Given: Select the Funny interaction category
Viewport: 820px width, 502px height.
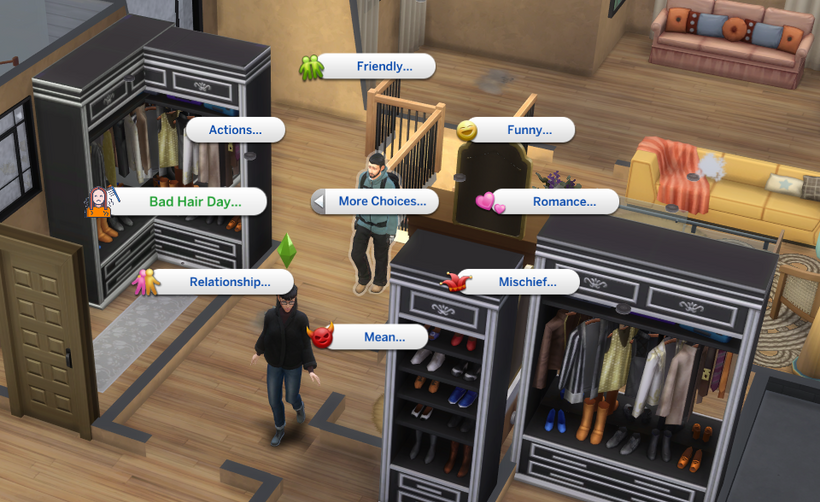Looking at the screenshot, I should coord(529,130).
